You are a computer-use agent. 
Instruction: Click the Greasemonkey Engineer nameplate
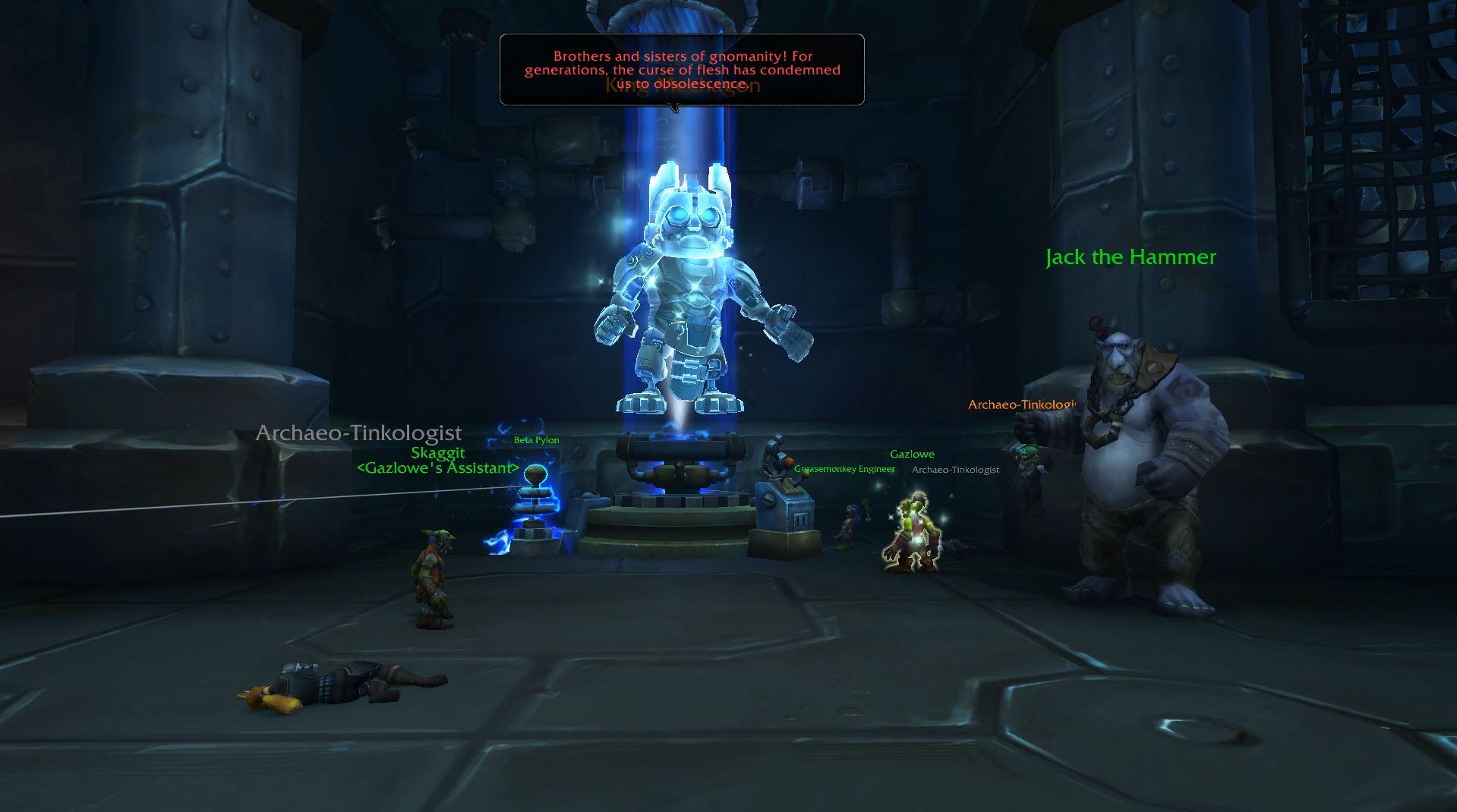pos(844,469)
